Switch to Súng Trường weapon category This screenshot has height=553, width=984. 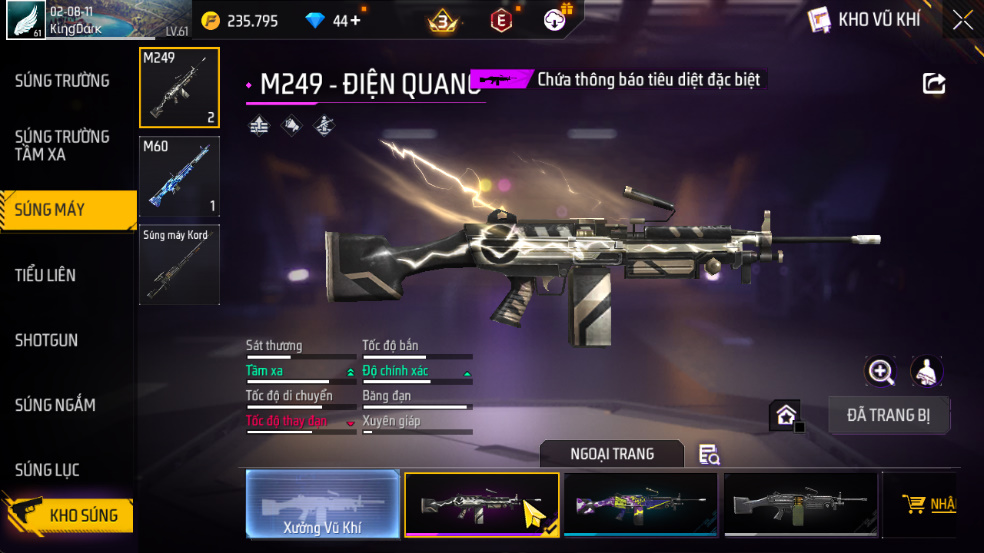pos(62,81)
